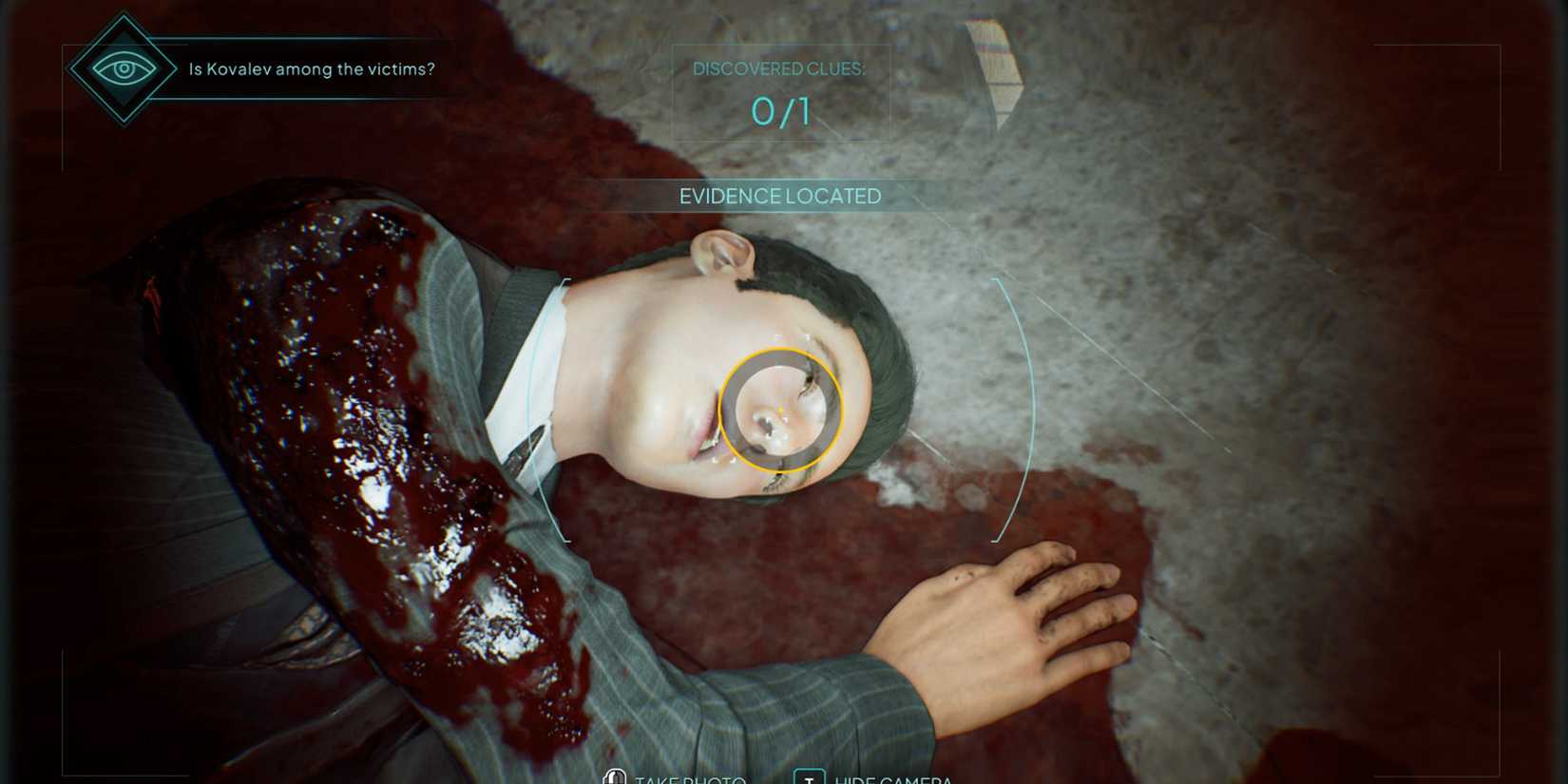Click the T key icon for HIDE CAMERA
Screen dimensions: 1568x784
[x=809, y=777]
